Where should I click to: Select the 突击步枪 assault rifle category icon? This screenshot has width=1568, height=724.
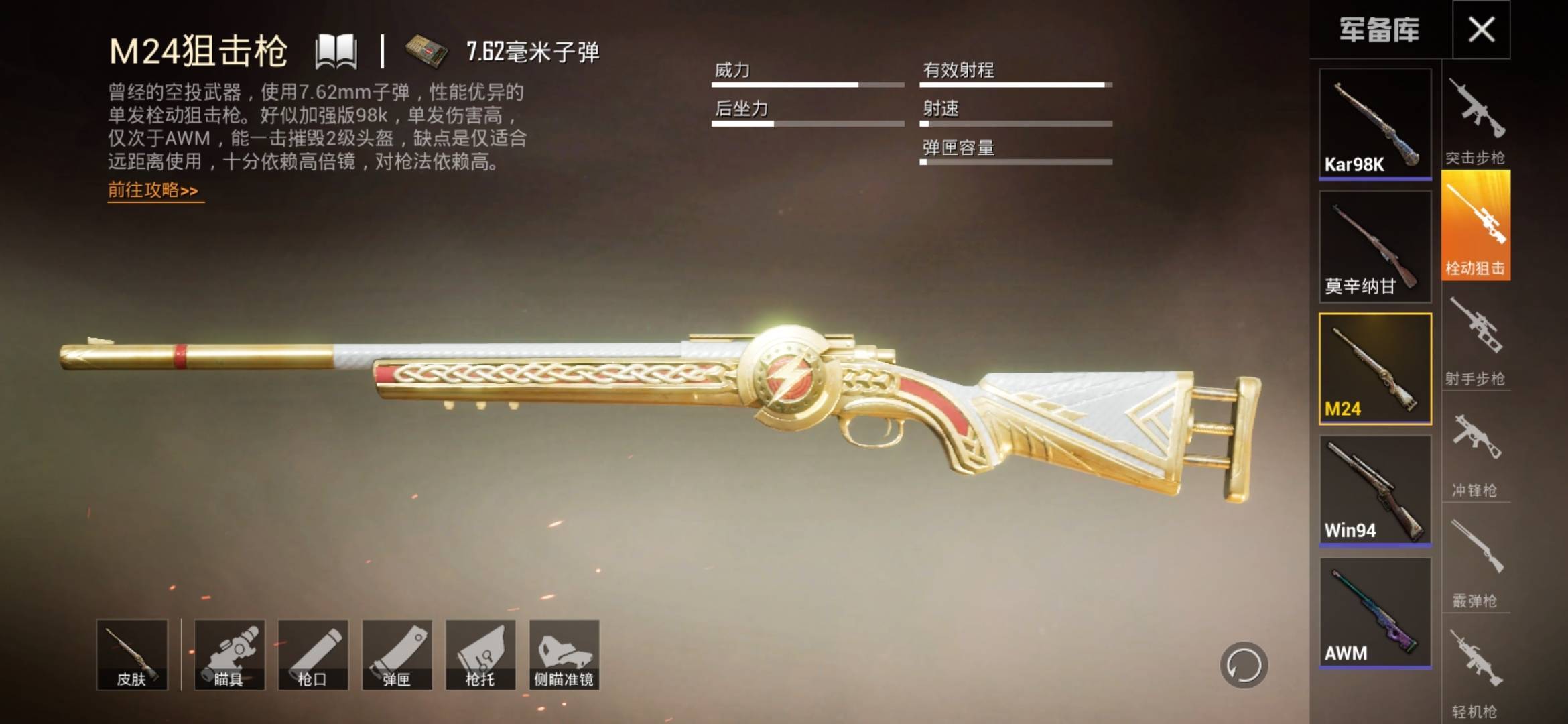(x=1477, y=117)
